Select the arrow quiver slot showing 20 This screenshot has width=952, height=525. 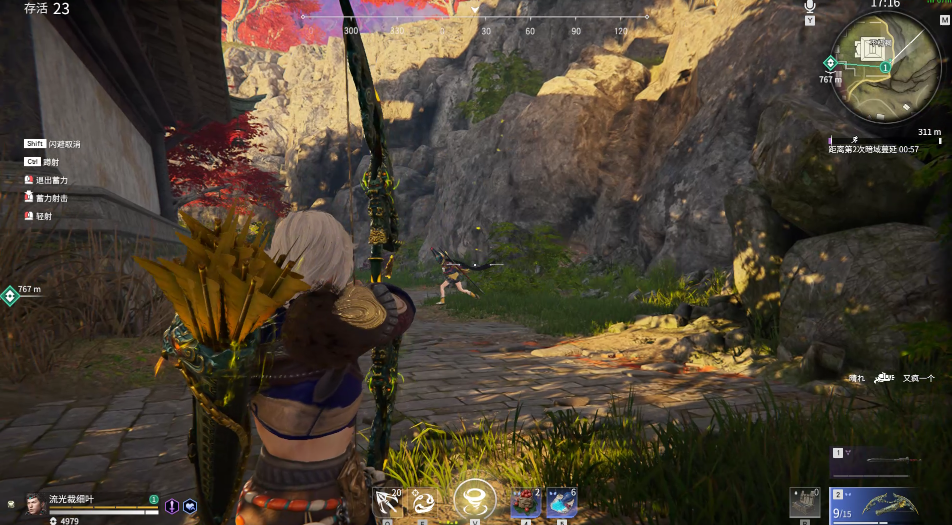coord(387,501)
